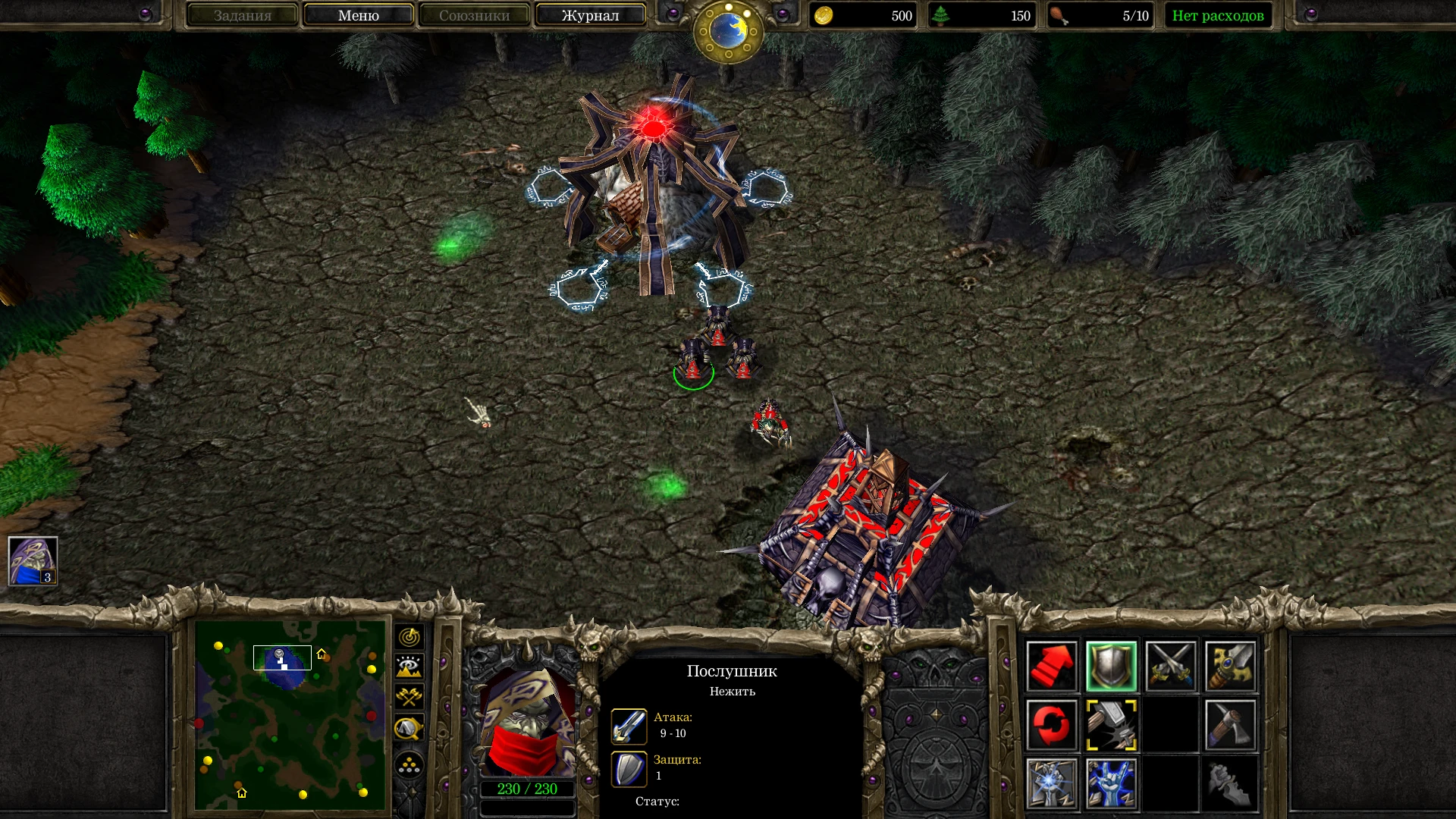Choose the red arrow Move command
Image resolution: width=1456 pixels, height=819 pixels.
pyautogui.click(x=1052, y=667)
